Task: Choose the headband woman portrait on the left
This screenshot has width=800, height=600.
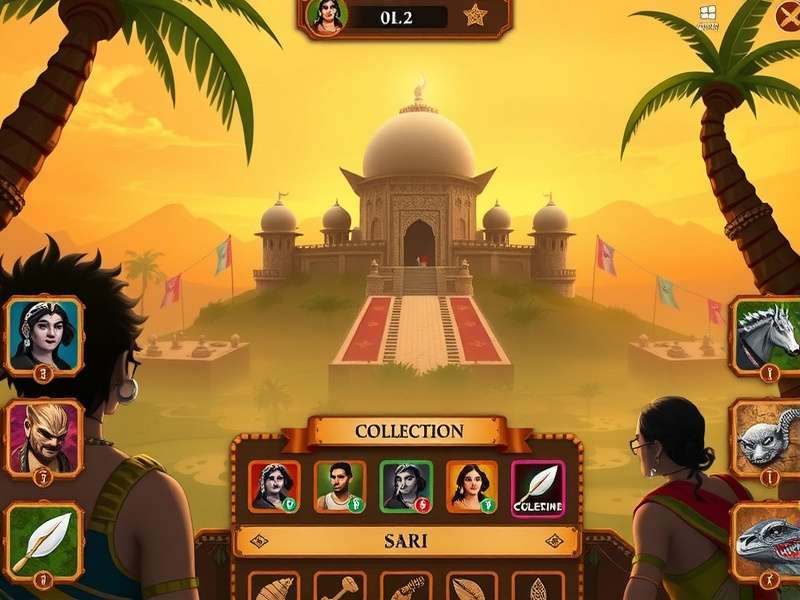Action: click(x=44, y=335)
